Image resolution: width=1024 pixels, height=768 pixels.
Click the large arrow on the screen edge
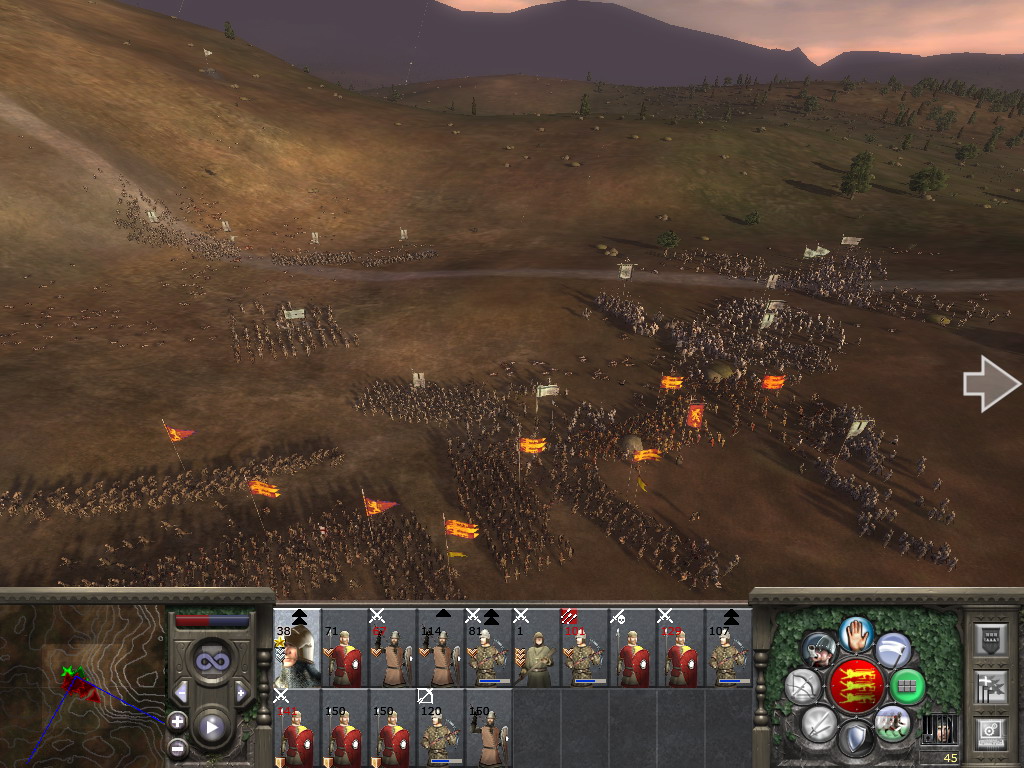(990, 384)
